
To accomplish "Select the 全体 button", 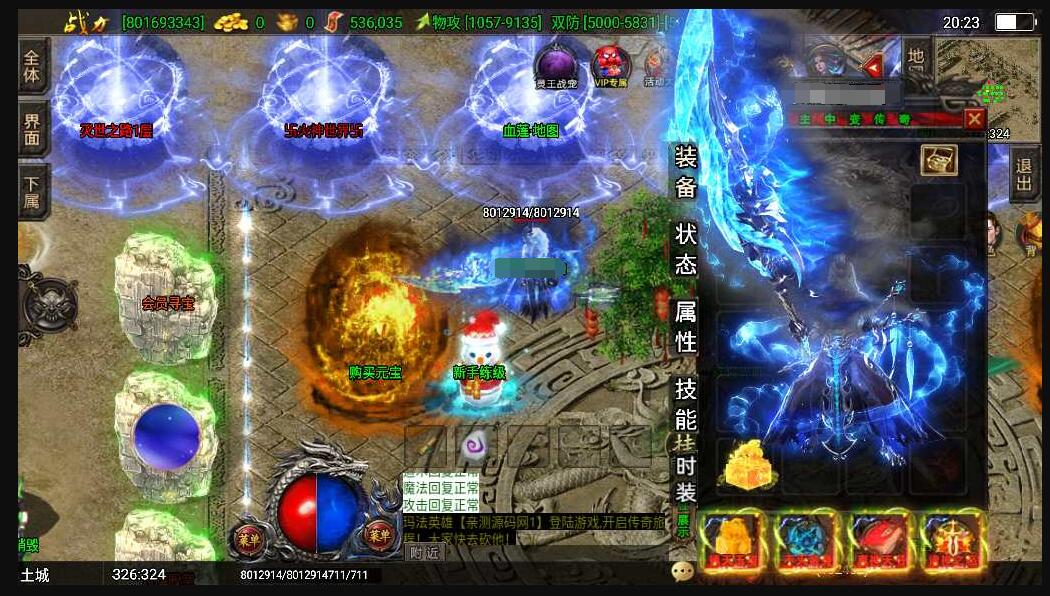I will (33, 64).
